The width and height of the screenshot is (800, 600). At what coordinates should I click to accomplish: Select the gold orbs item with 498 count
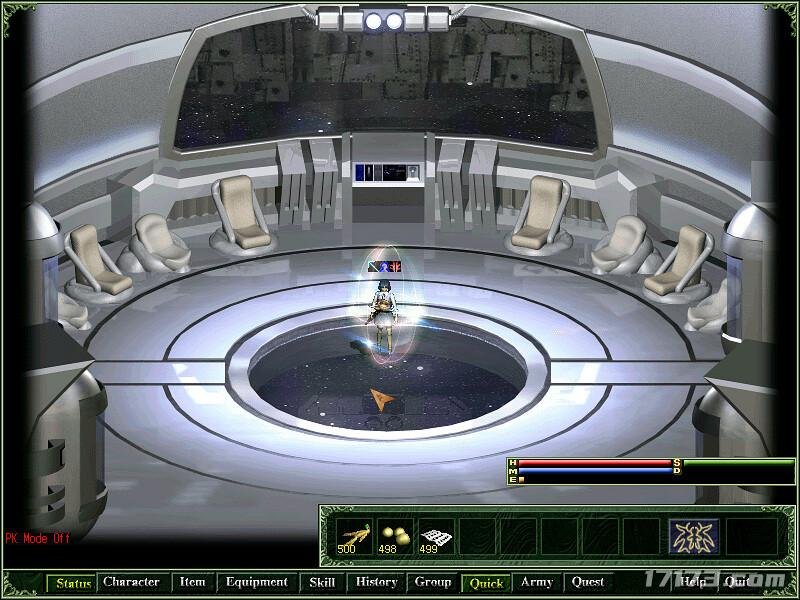coord(394,537)
